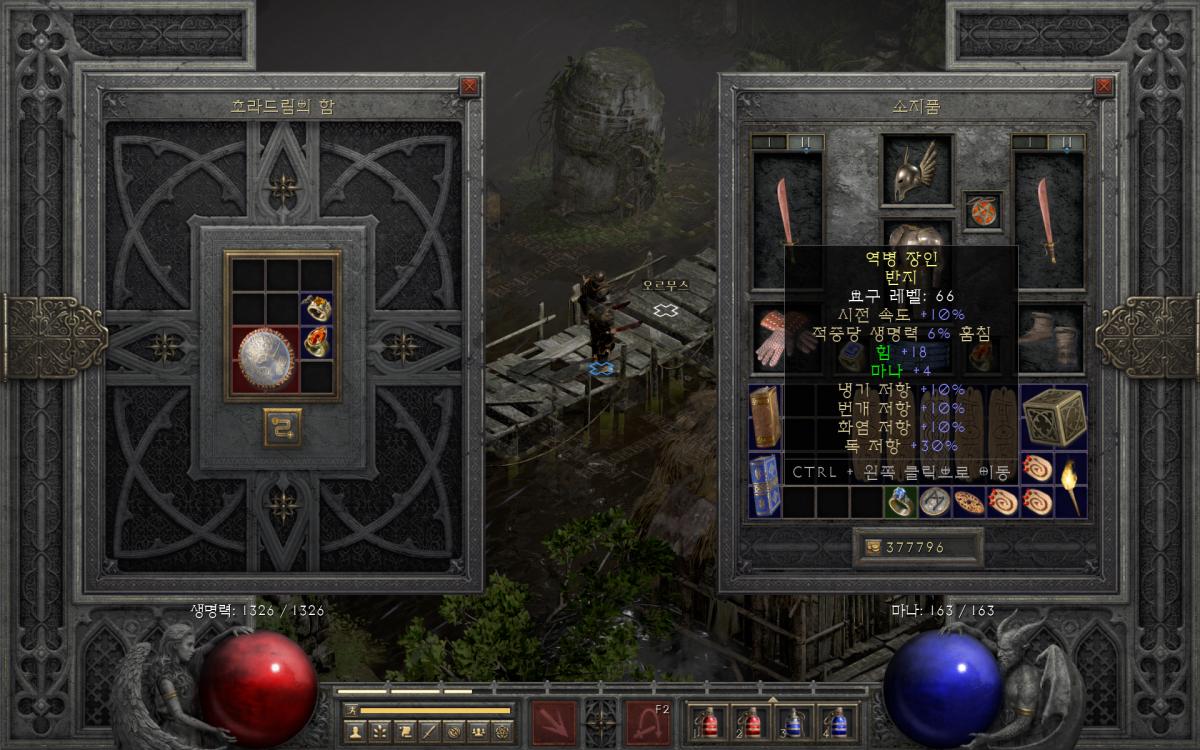The width and height of the screenshot is (1200, 750).
Task: Open the left-click skill selector
Action: click(554, 722)
